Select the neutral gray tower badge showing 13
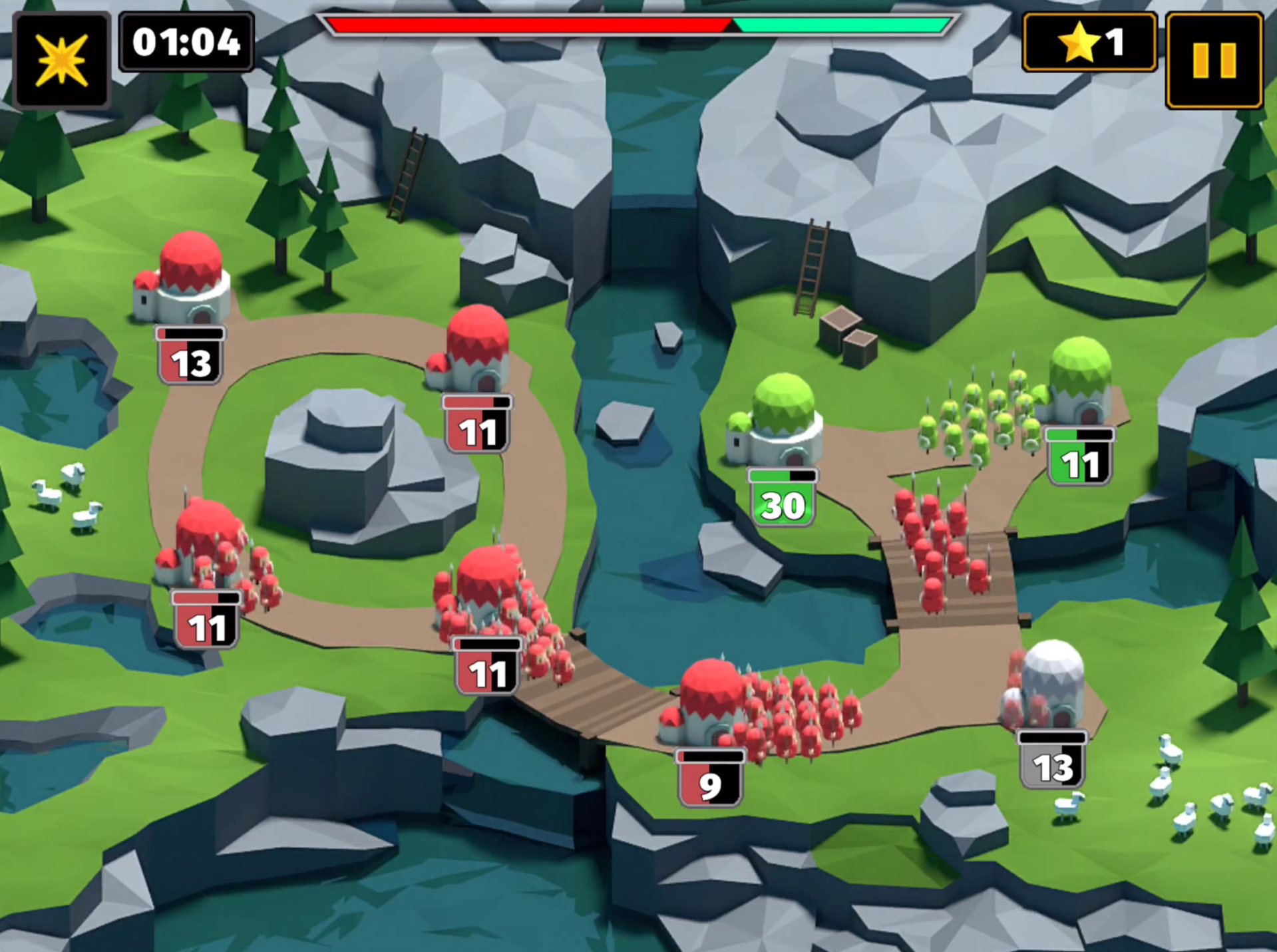1277x952 pixels. click(x=1052, y=761)
